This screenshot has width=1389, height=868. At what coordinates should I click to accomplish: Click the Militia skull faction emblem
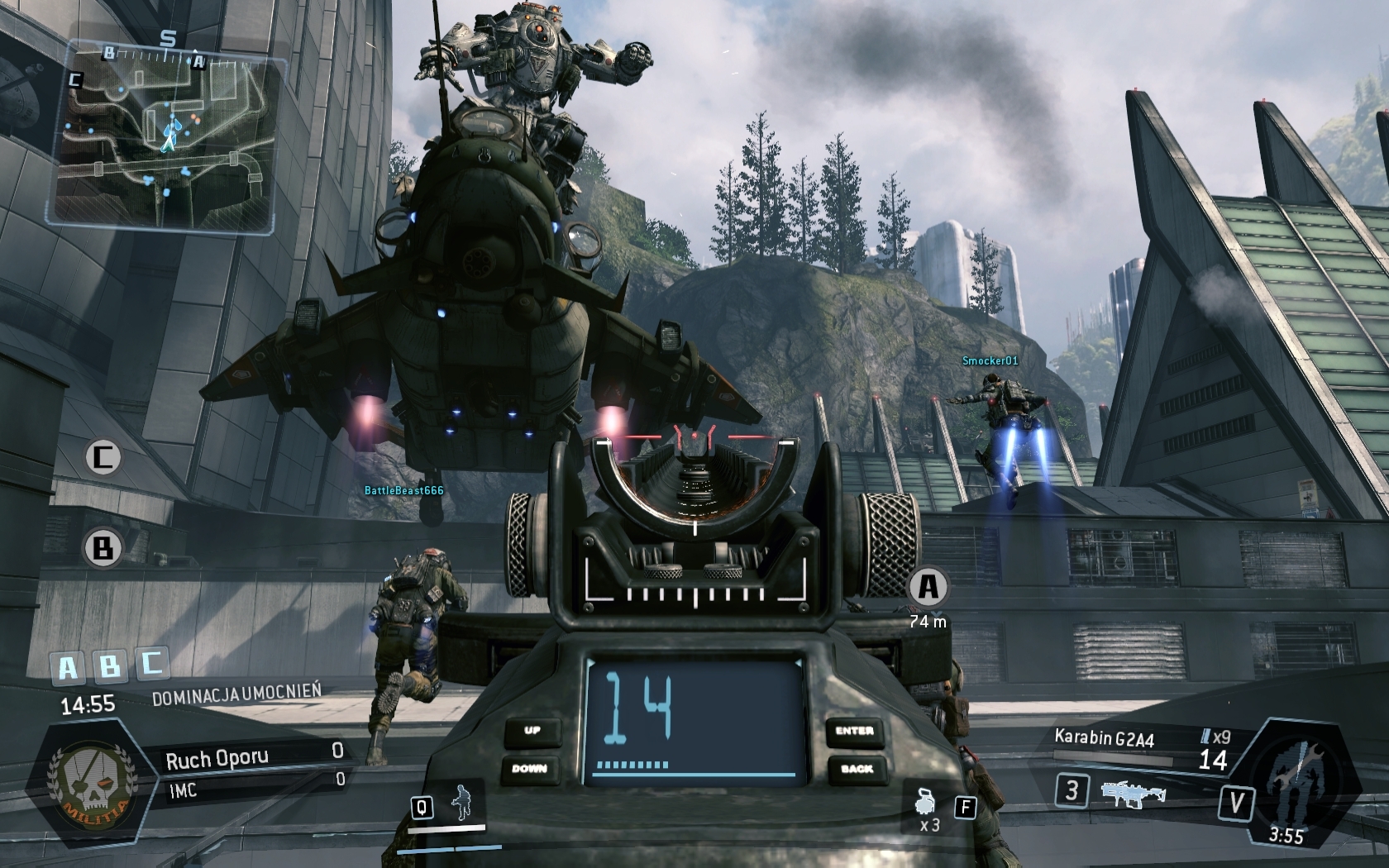pos(89,780)
